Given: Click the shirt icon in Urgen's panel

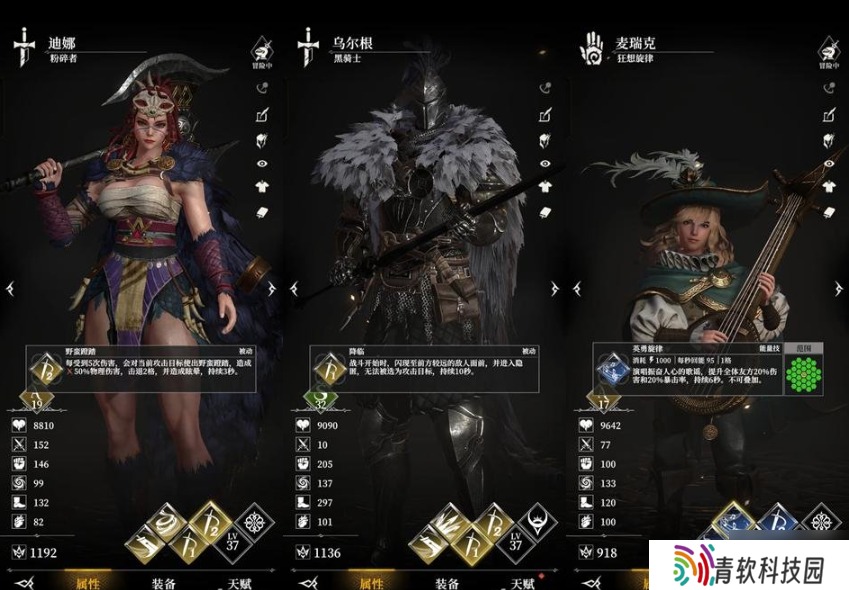Looking at the screenshot, I should 546,187.
